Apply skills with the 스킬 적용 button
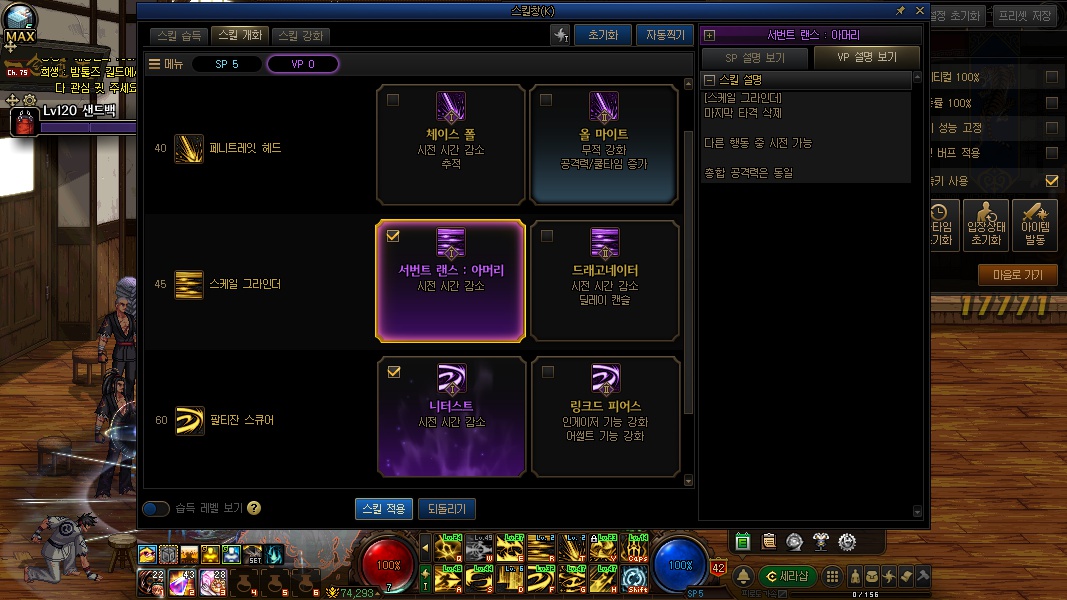The image size is (1067, 600). point(384,509)
